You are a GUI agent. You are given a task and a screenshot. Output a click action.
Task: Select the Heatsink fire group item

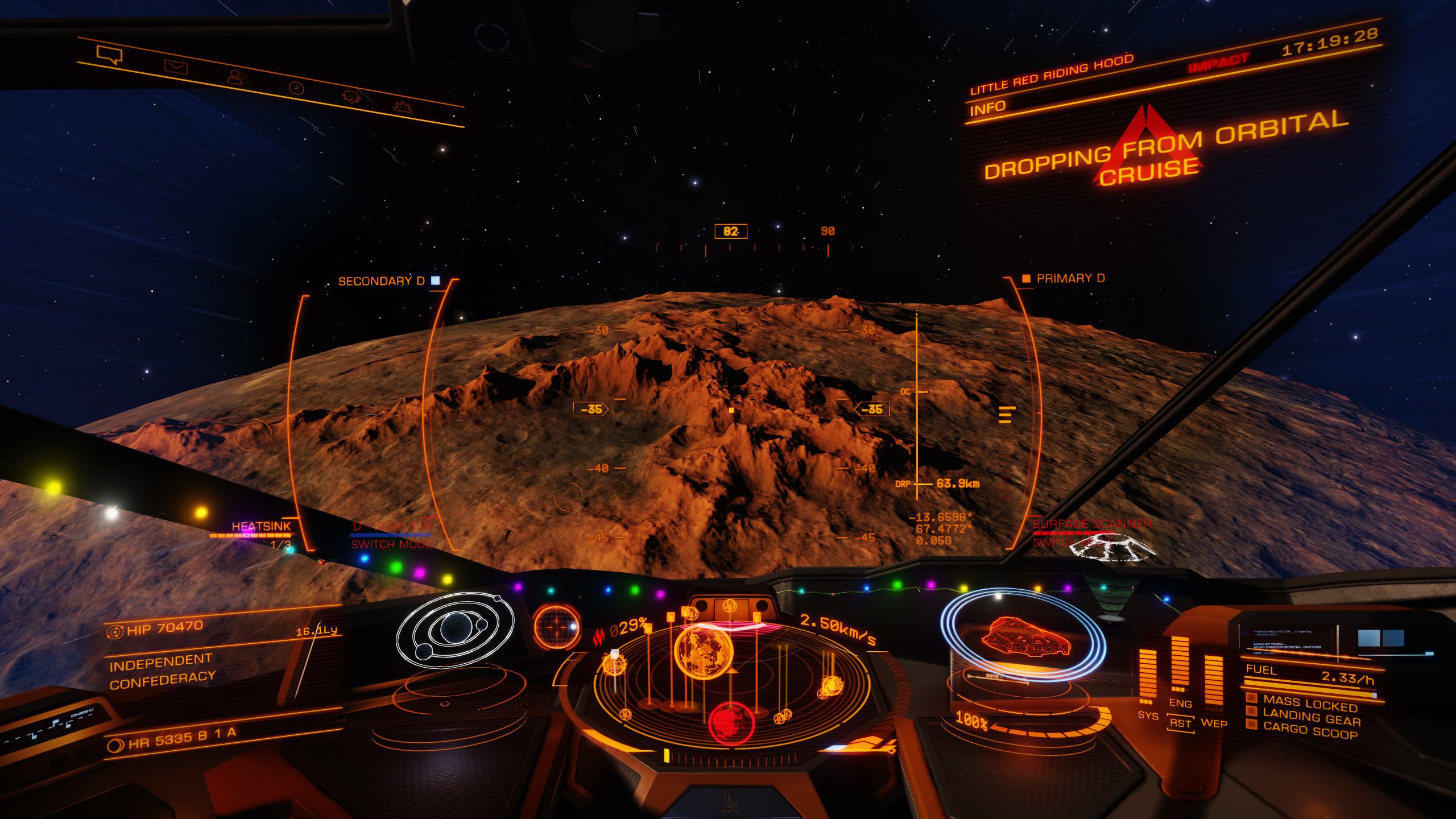click(x=261, y=527)
